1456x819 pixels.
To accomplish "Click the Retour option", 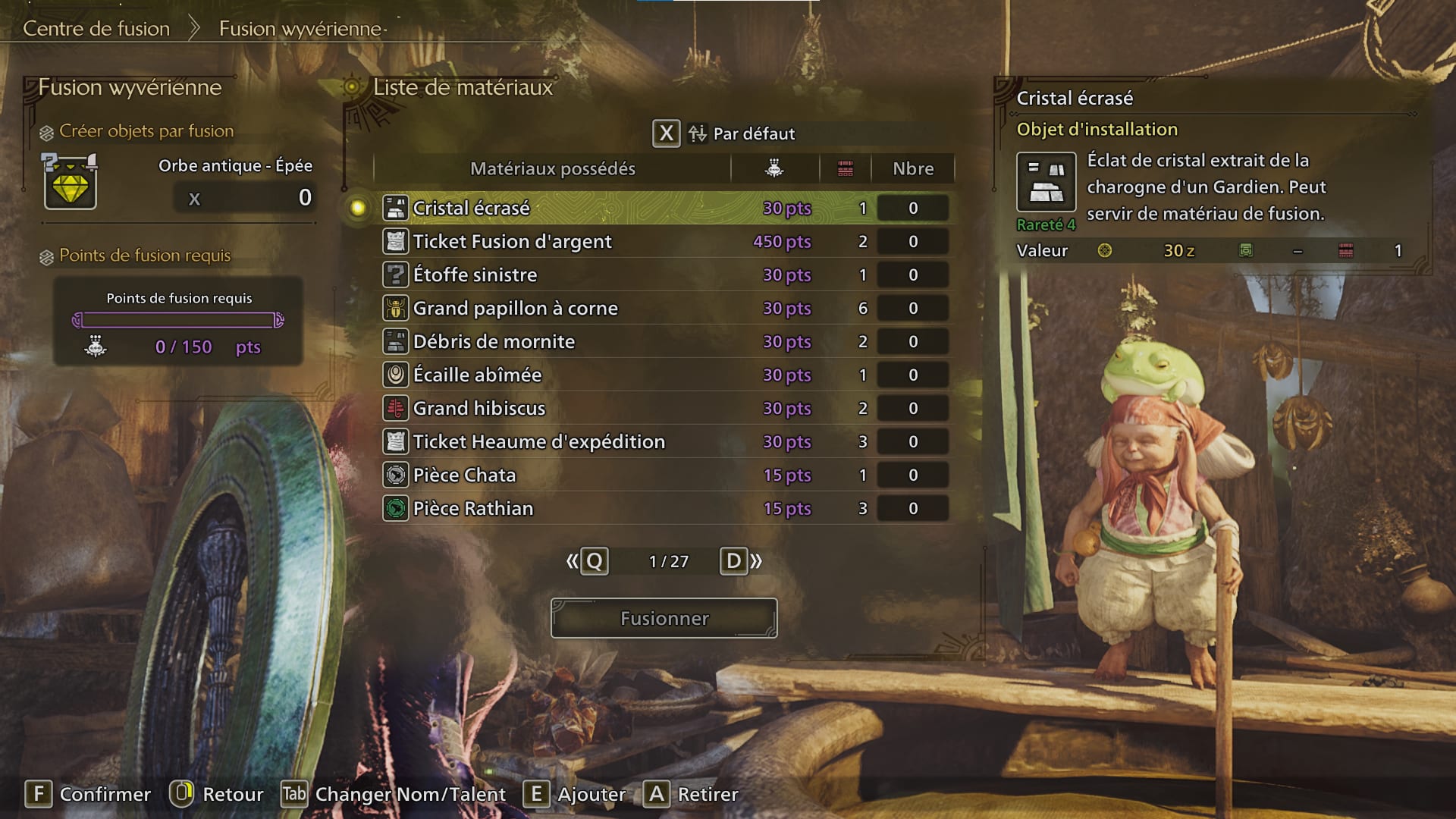I will [x=217, y=794].
